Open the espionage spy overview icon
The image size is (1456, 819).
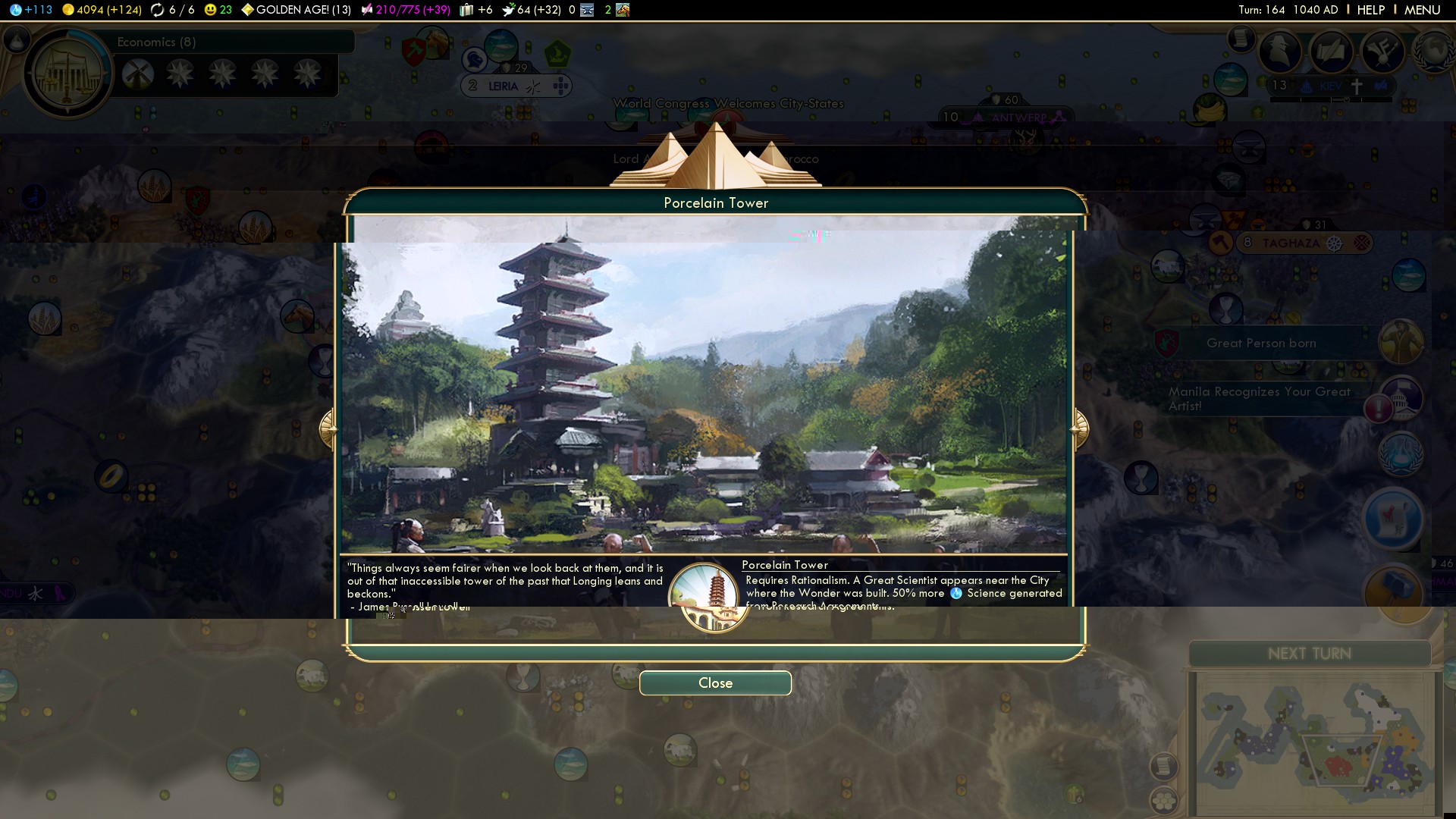click(x=1281, y=52)
